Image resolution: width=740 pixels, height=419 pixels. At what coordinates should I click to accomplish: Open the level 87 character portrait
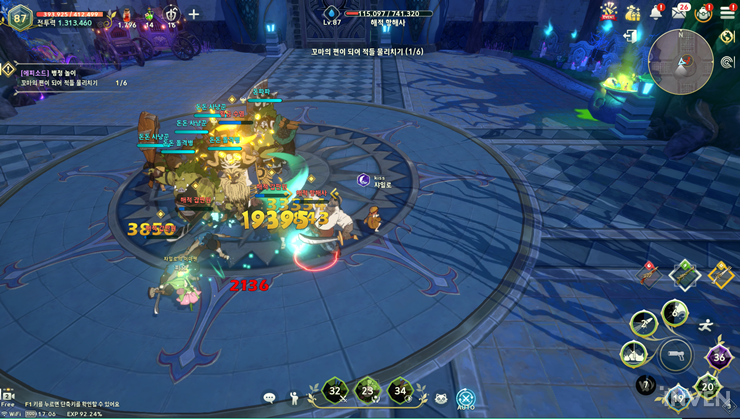click(19, 18)
